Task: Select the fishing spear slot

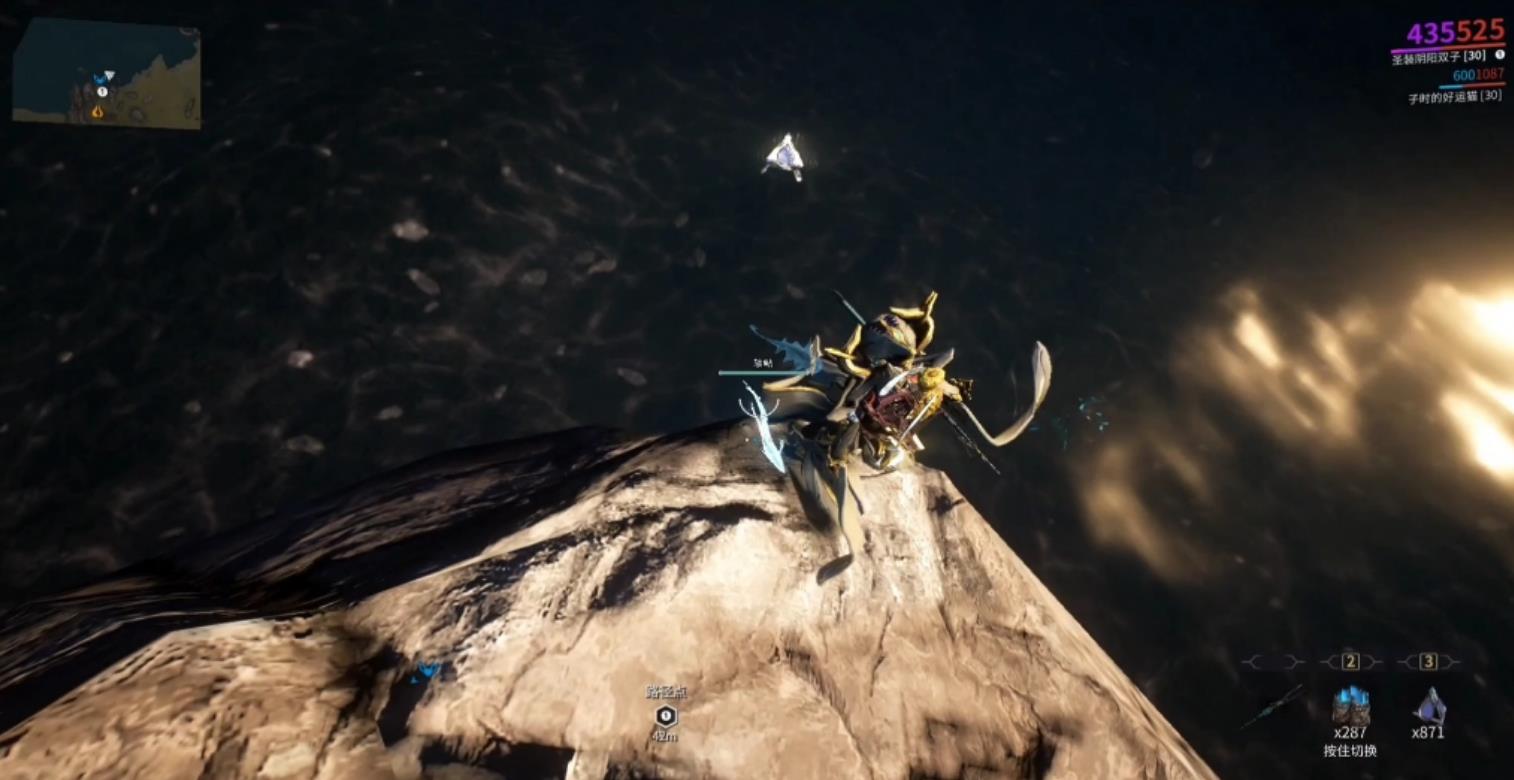Action: (1272, 705)
